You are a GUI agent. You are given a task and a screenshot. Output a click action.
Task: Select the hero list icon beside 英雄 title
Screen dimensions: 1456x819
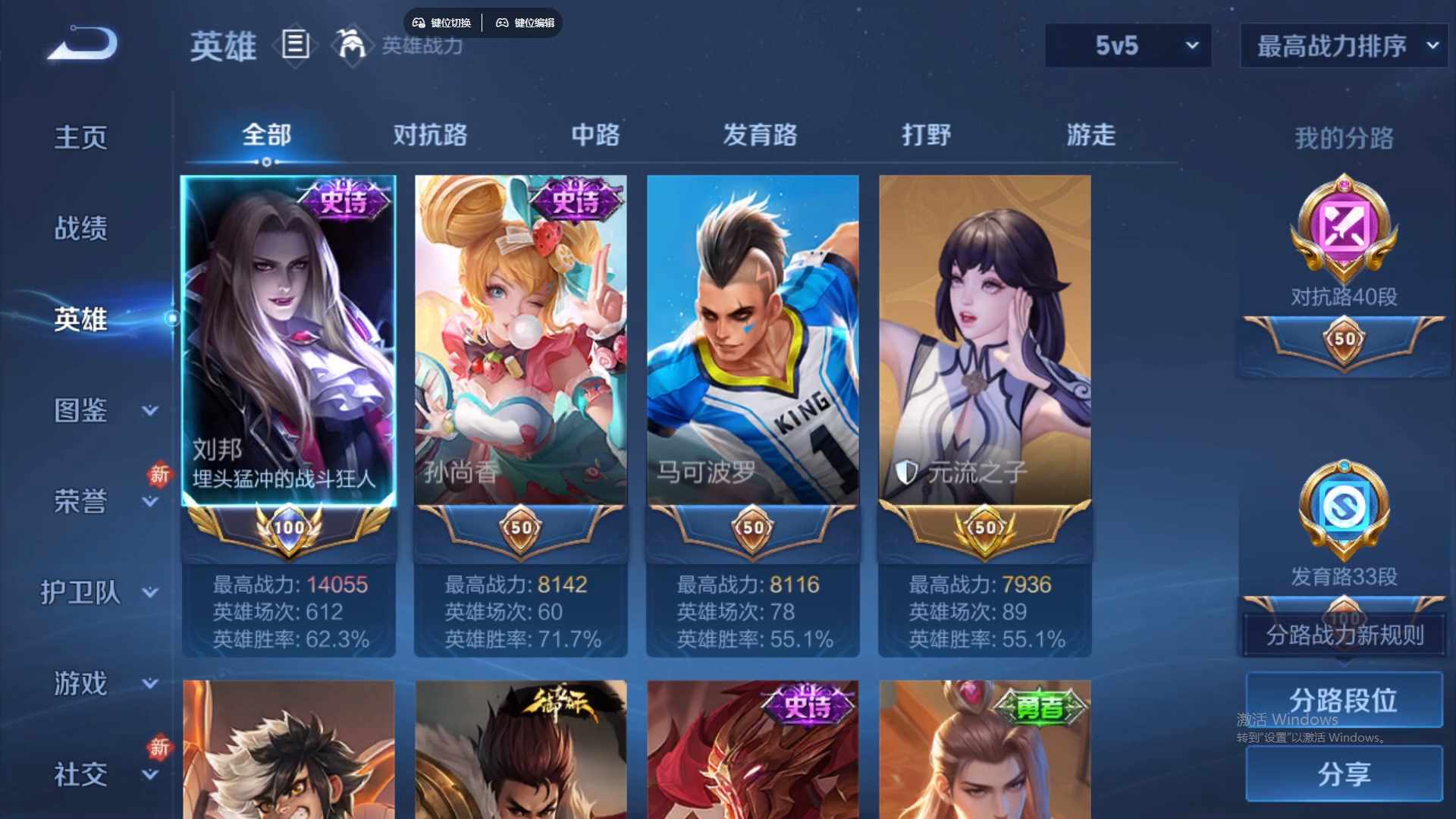[295, 45]
